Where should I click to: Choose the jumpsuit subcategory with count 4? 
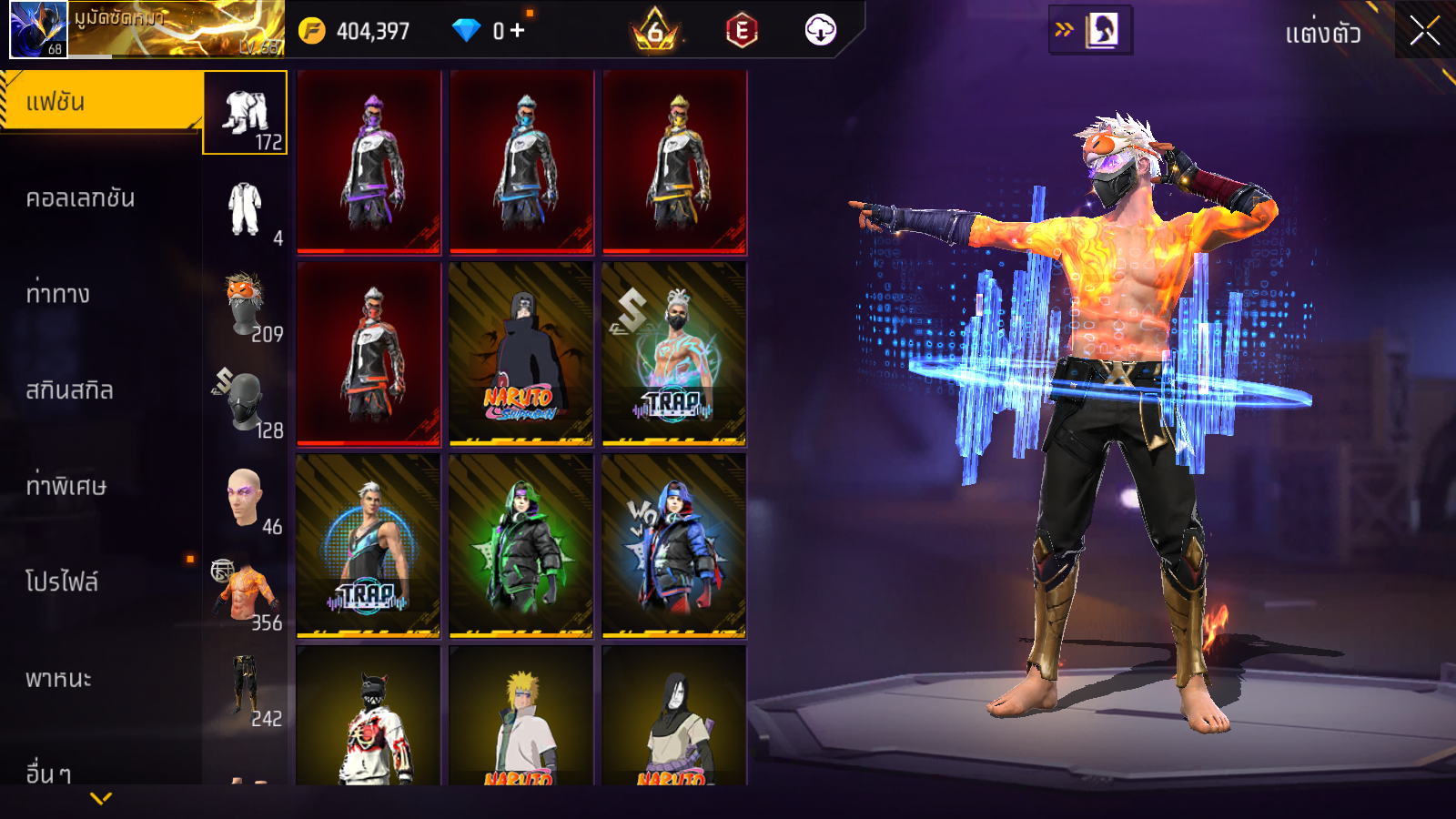[246, 210]
